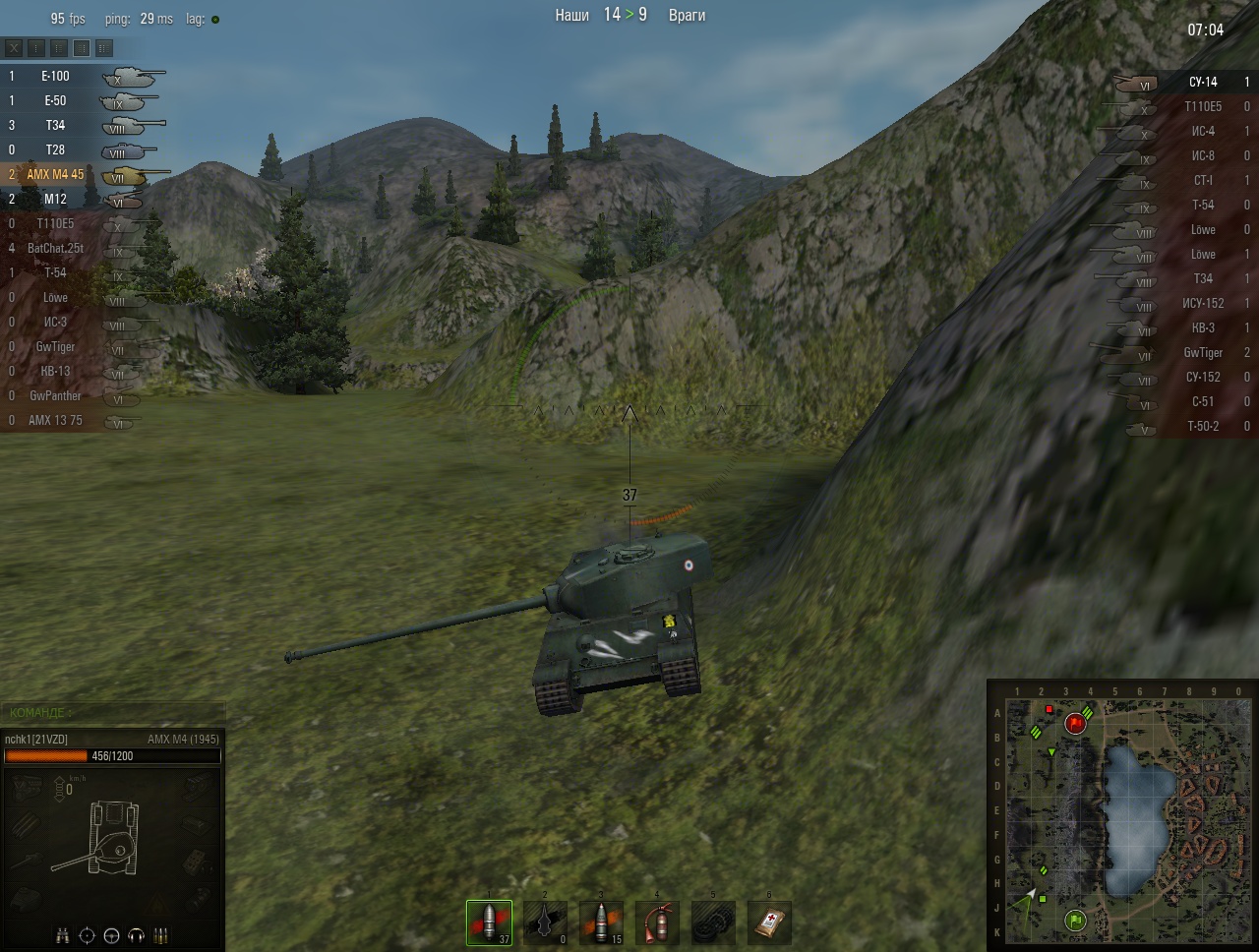Select the high-explosive shell with 15 rounds
Image resolution: width=1259 pixels, height=952 pixels.
(x=601, y=923)
